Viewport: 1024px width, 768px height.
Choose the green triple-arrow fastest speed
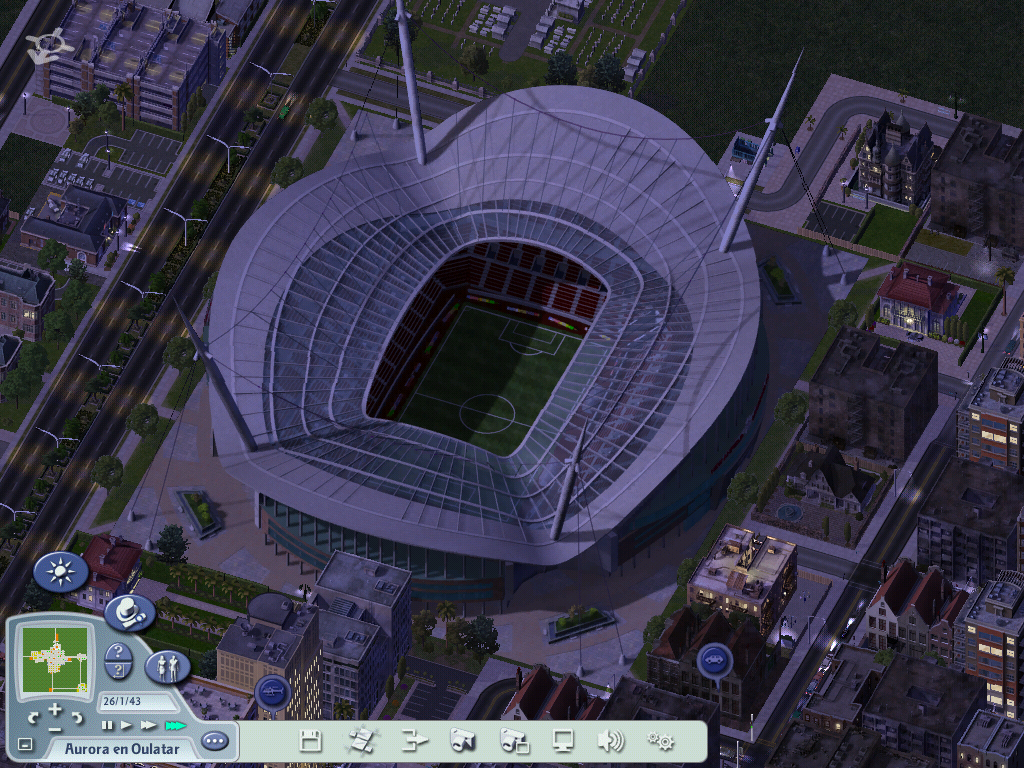tap(176, 725)
